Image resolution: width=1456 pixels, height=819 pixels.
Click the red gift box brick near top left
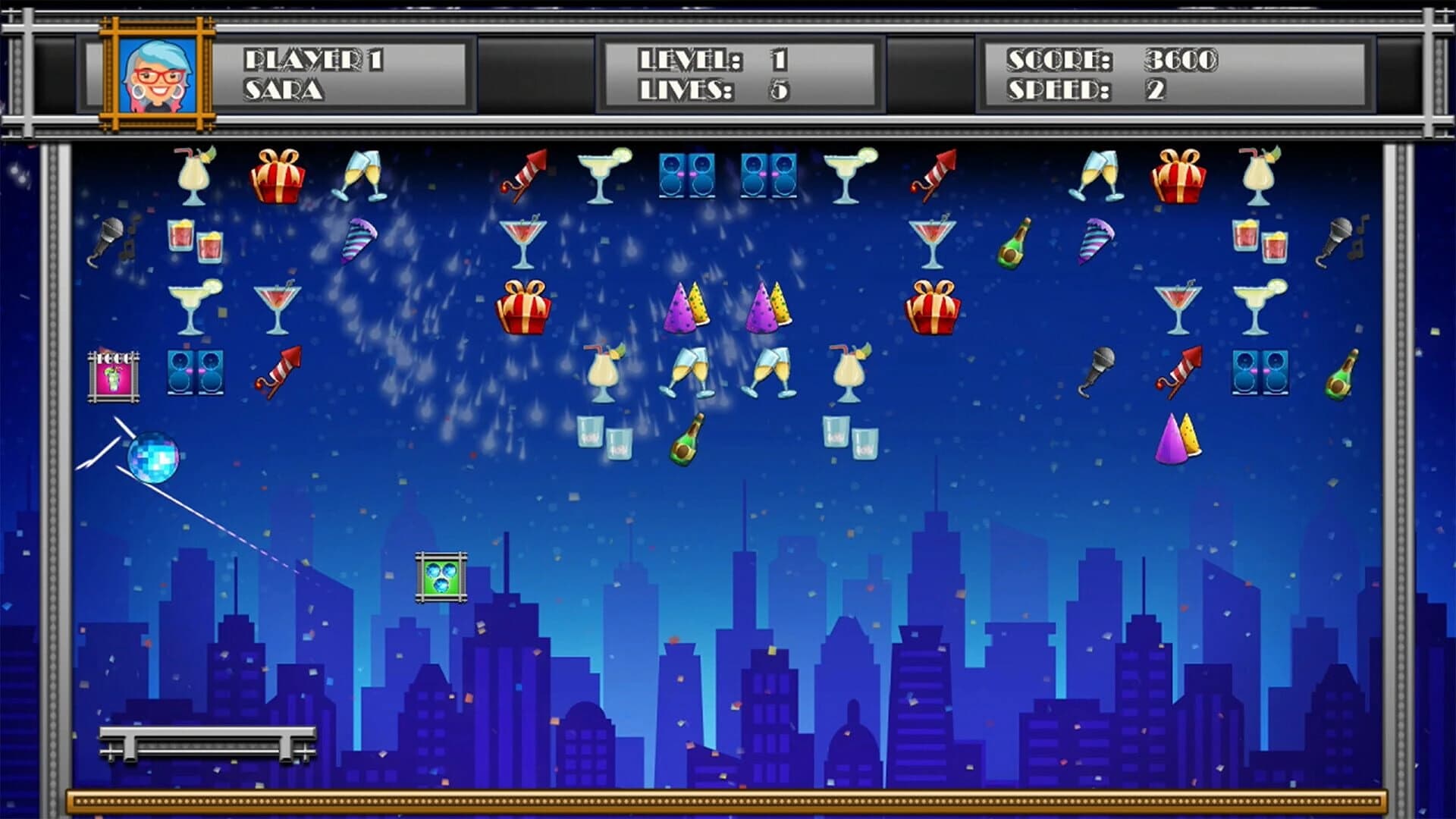pos(280,177)
